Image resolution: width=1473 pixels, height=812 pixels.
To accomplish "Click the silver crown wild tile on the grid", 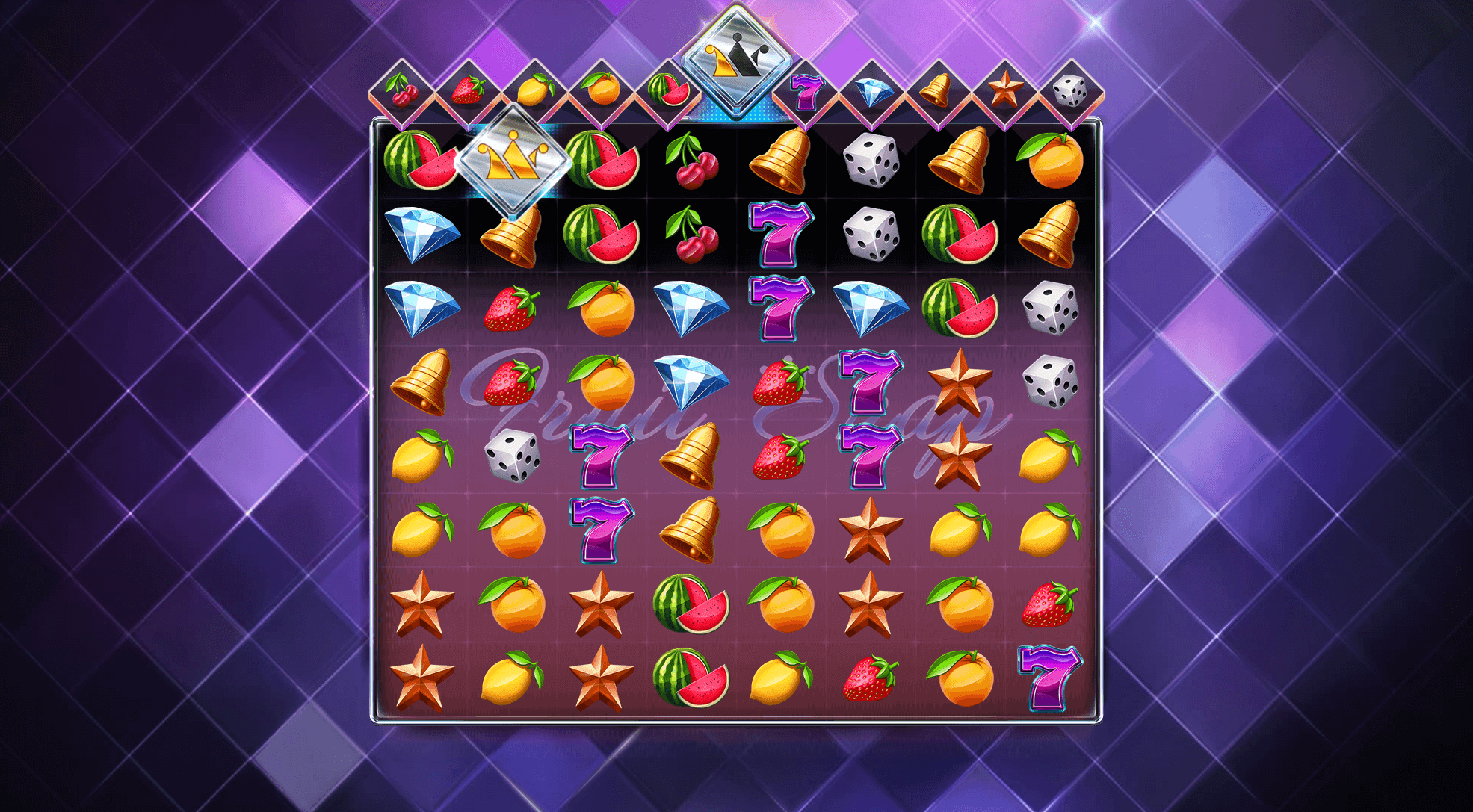I will click(512, 160).
